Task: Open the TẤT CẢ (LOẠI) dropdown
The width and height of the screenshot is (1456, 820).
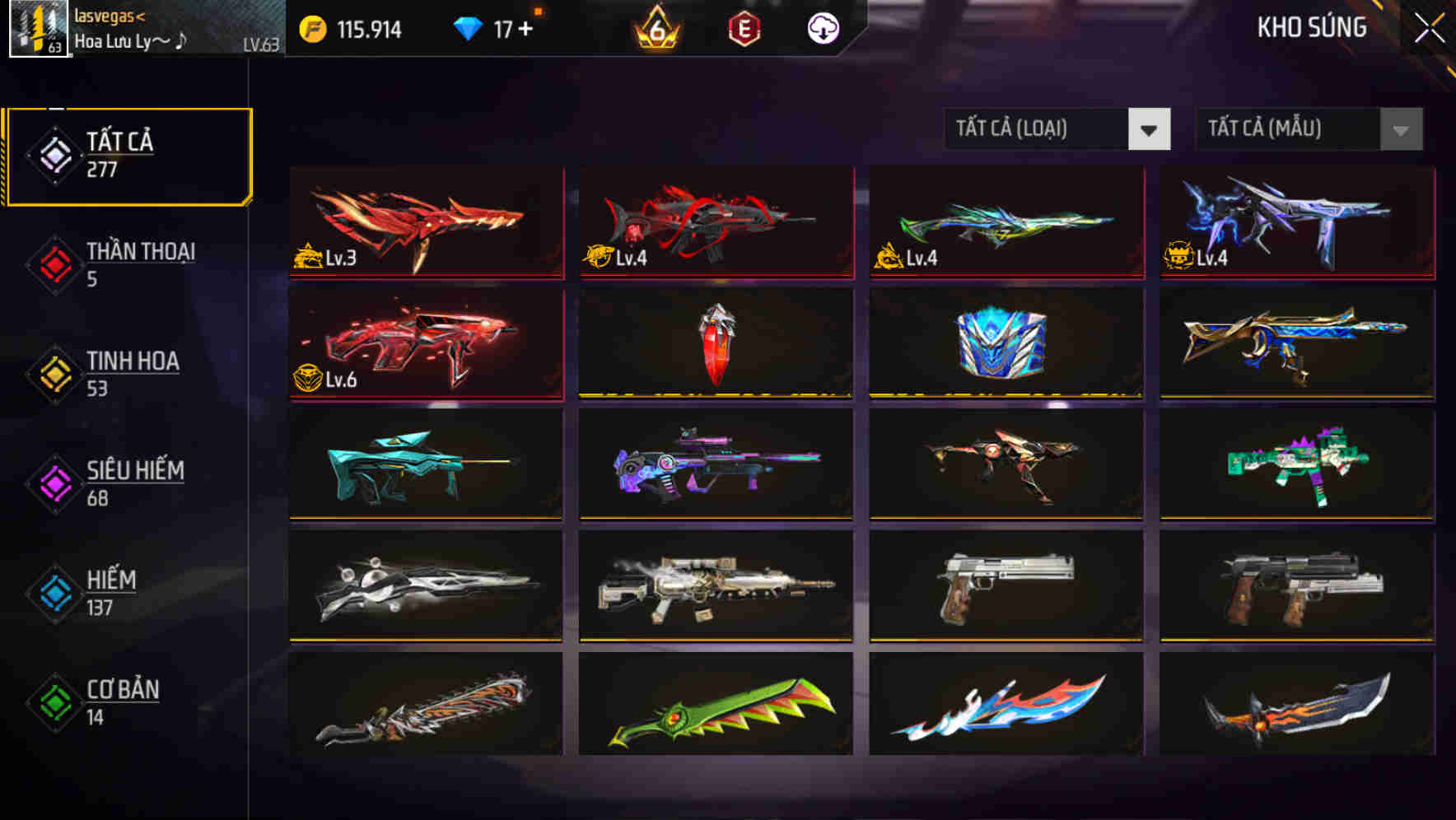Action: click(x=1057, y=129)
